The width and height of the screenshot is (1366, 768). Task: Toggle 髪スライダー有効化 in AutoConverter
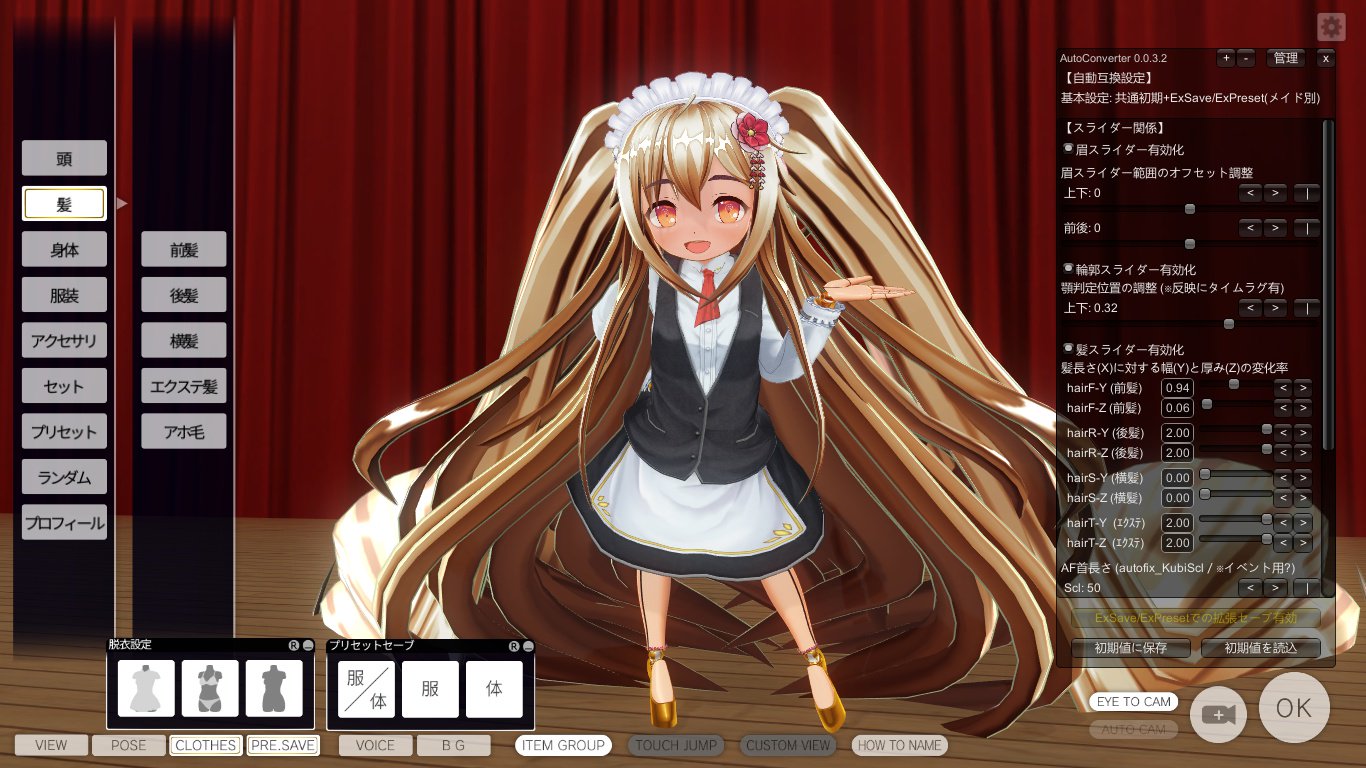click(1068, 348)
